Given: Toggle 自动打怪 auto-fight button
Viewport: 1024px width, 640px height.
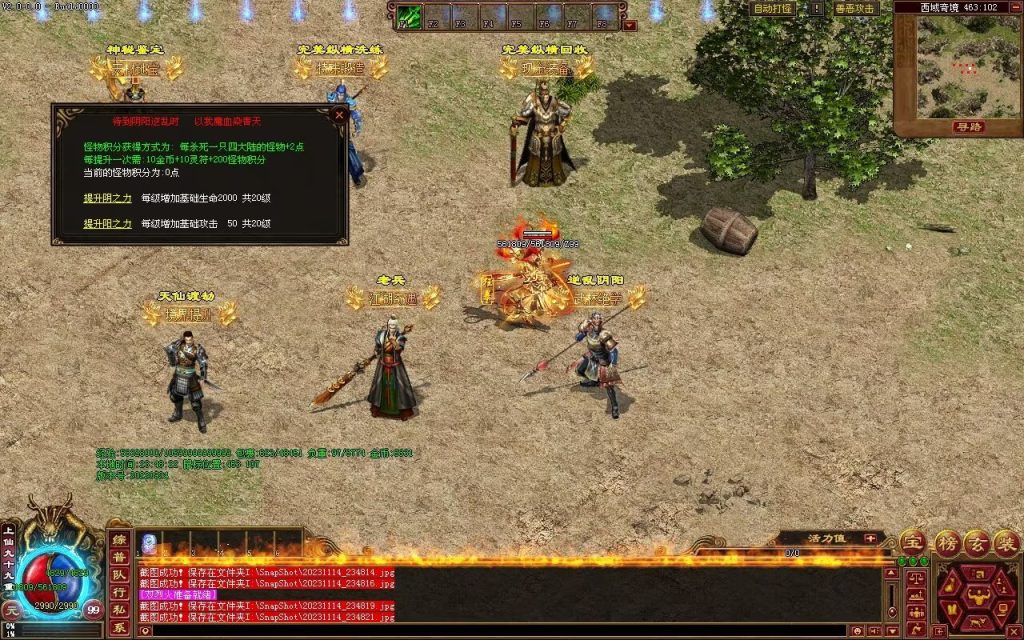Looking at the screenshot, I should click(x=774, y=8).
